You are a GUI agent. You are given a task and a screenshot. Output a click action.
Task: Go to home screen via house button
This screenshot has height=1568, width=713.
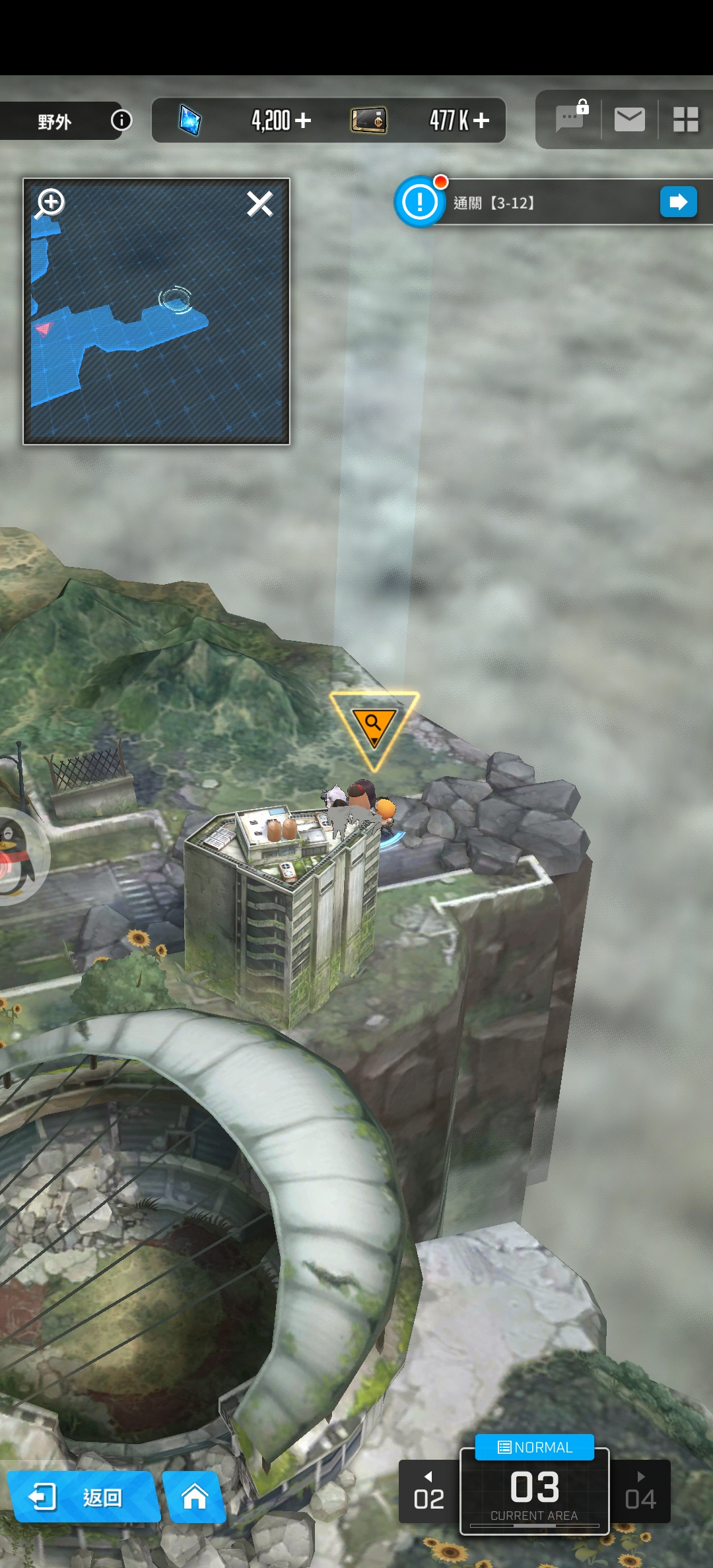[x=194, y=1497]
